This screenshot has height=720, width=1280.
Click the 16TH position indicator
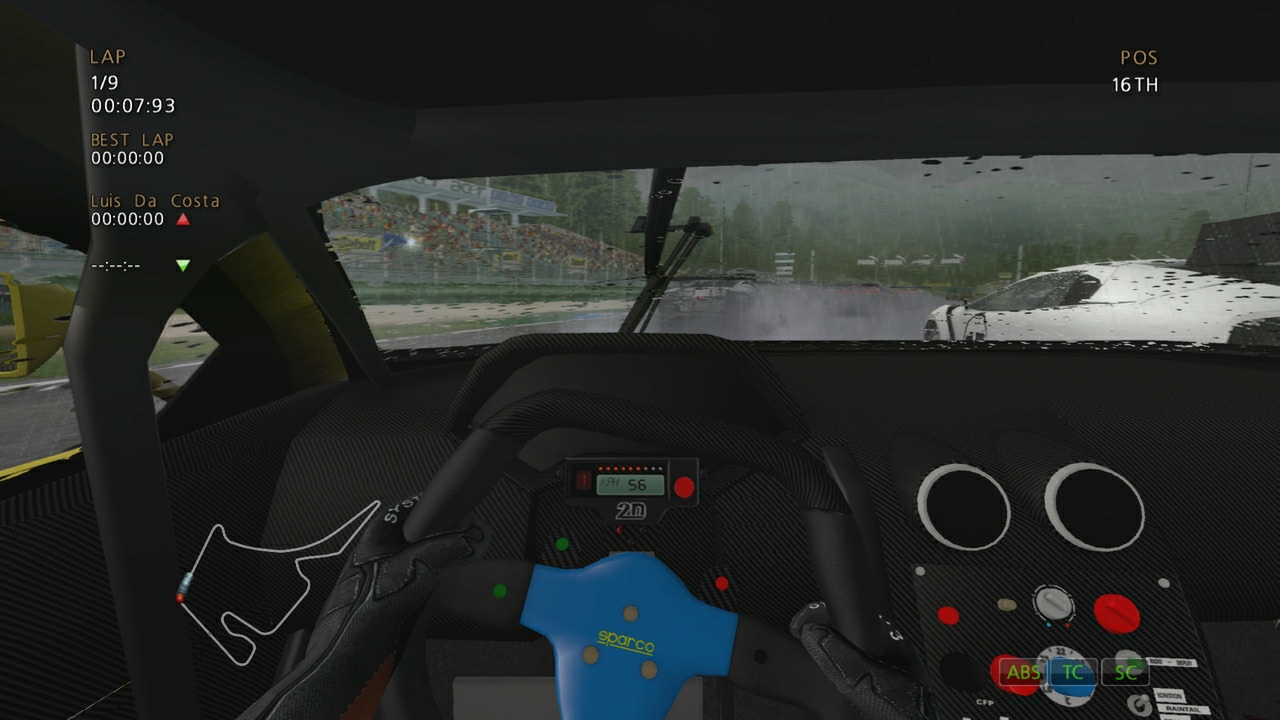pos(1135,85)
